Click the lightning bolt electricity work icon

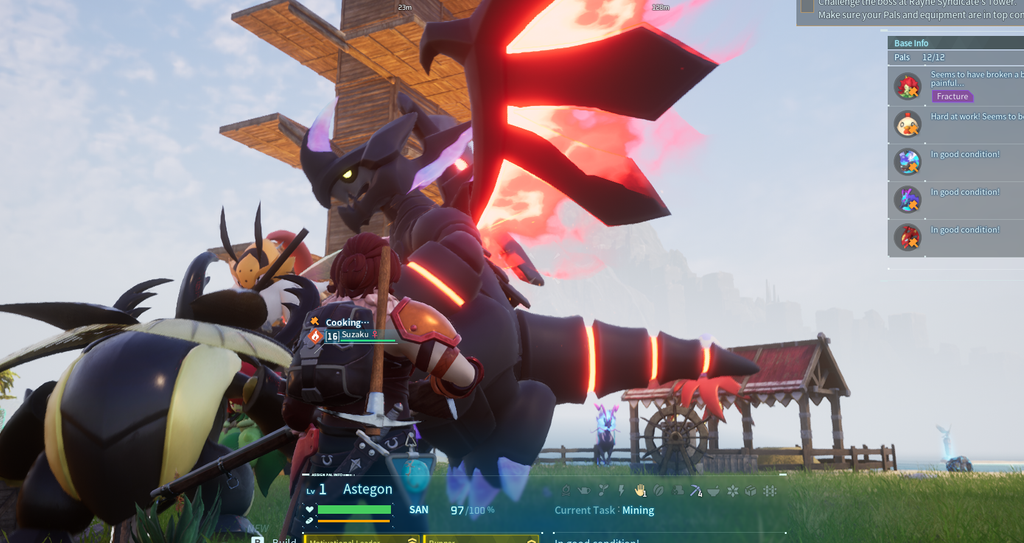622,490
